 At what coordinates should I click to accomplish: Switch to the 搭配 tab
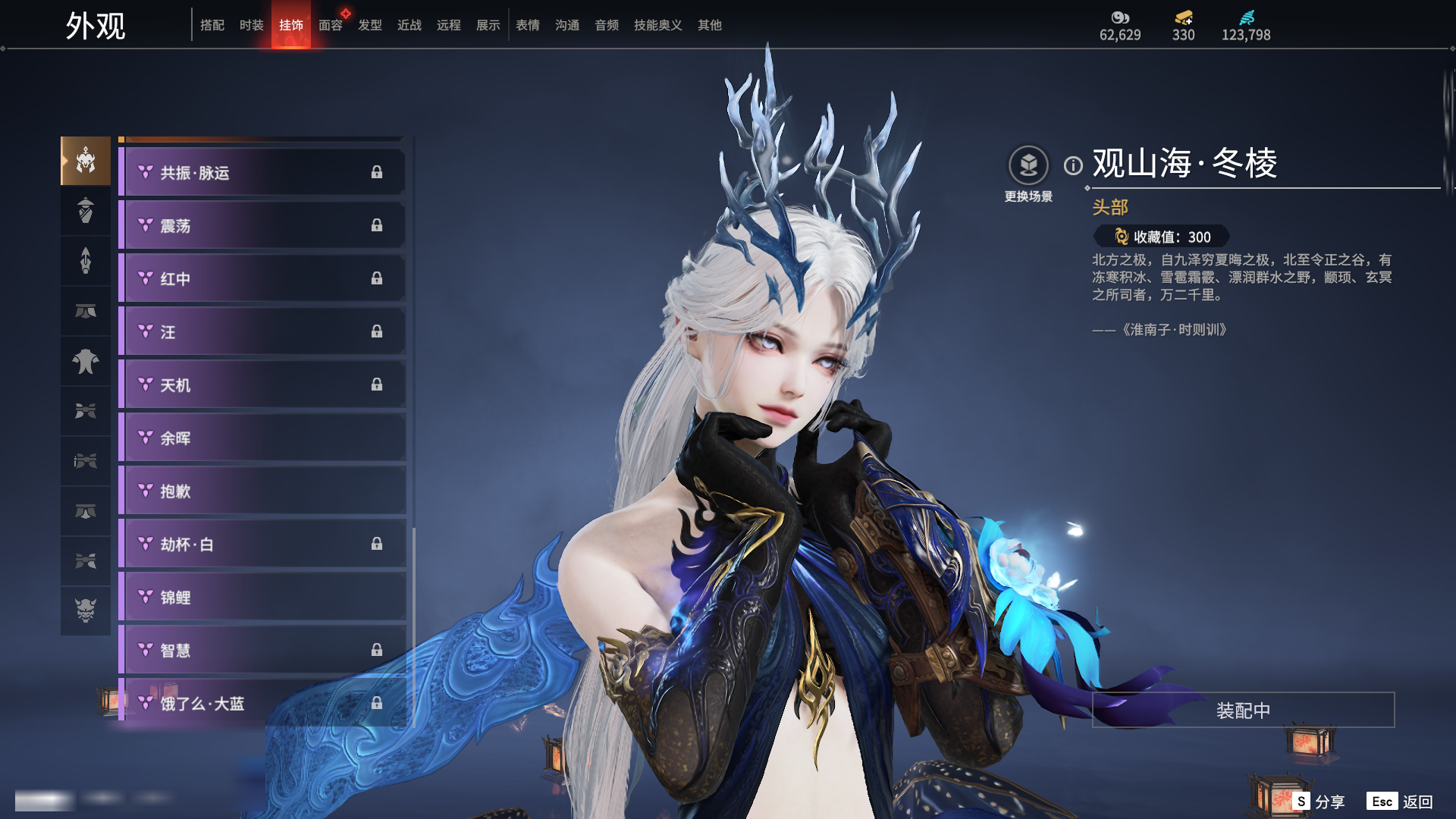(212, 25)
